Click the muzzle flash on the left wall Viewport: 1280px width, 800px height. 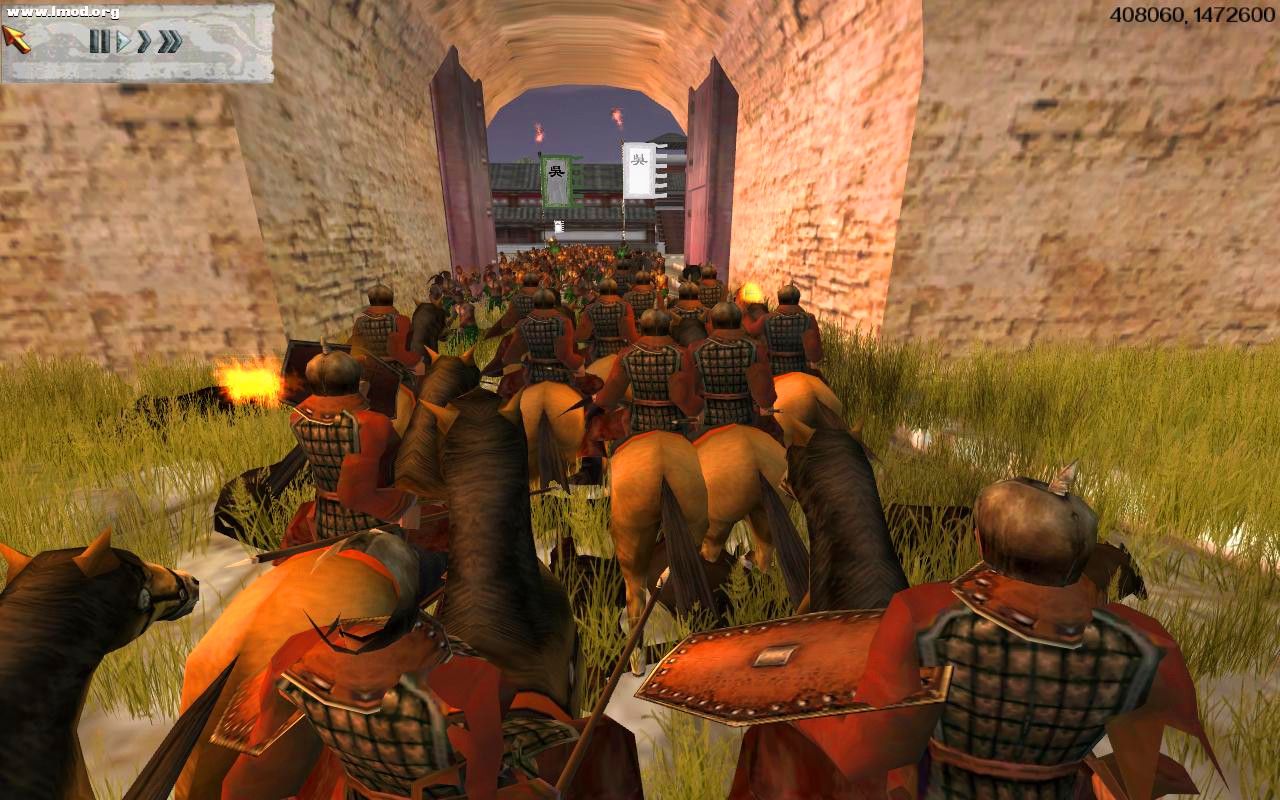click(250, 380)
